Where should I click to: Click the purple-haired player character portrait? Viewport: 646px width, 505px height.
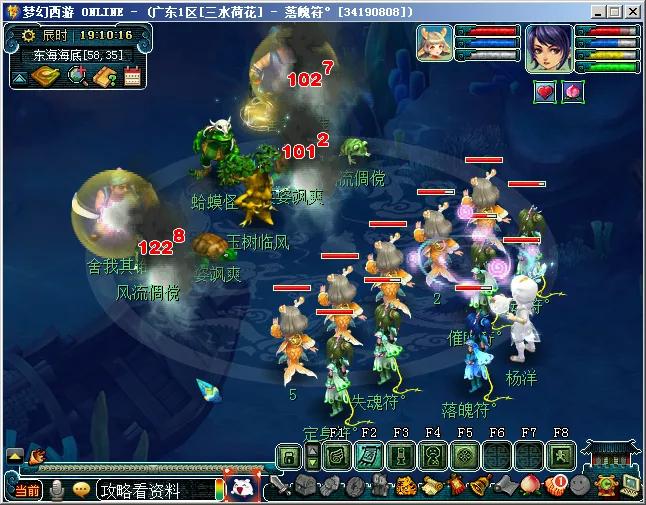[x=549, y=48]
